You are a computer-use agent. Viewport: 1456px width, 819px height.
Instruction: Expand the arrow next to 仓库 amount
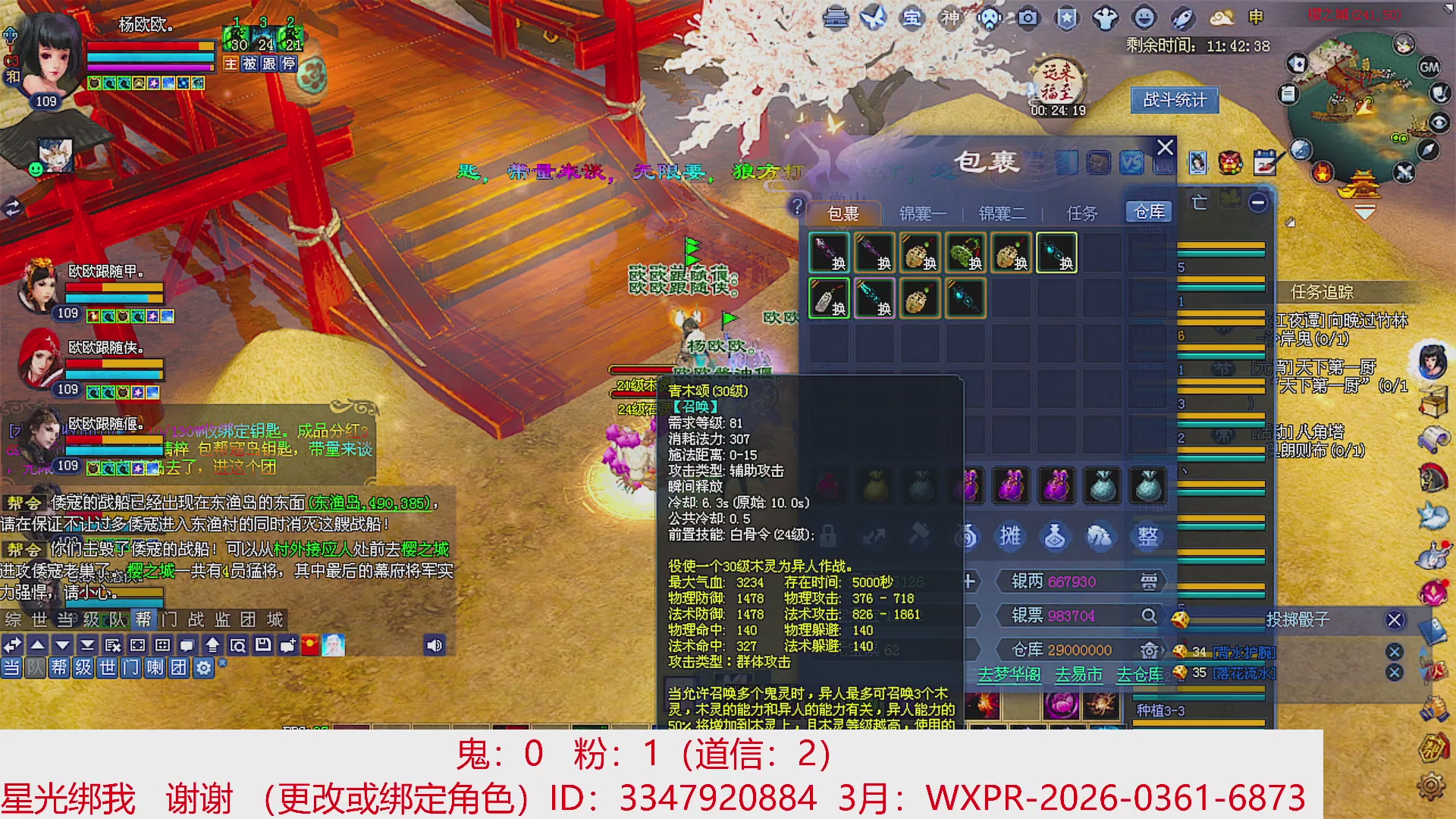(1163, 651)
